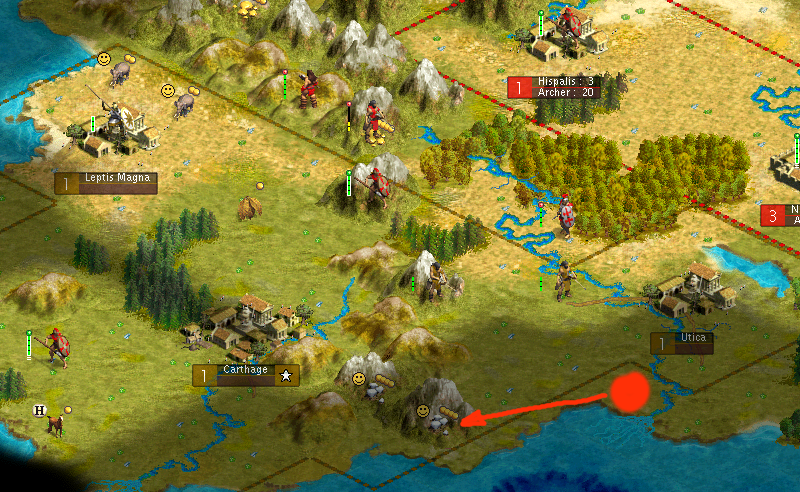
Task: Click the Hispalis Archer city banner
Action: point(553,87)
